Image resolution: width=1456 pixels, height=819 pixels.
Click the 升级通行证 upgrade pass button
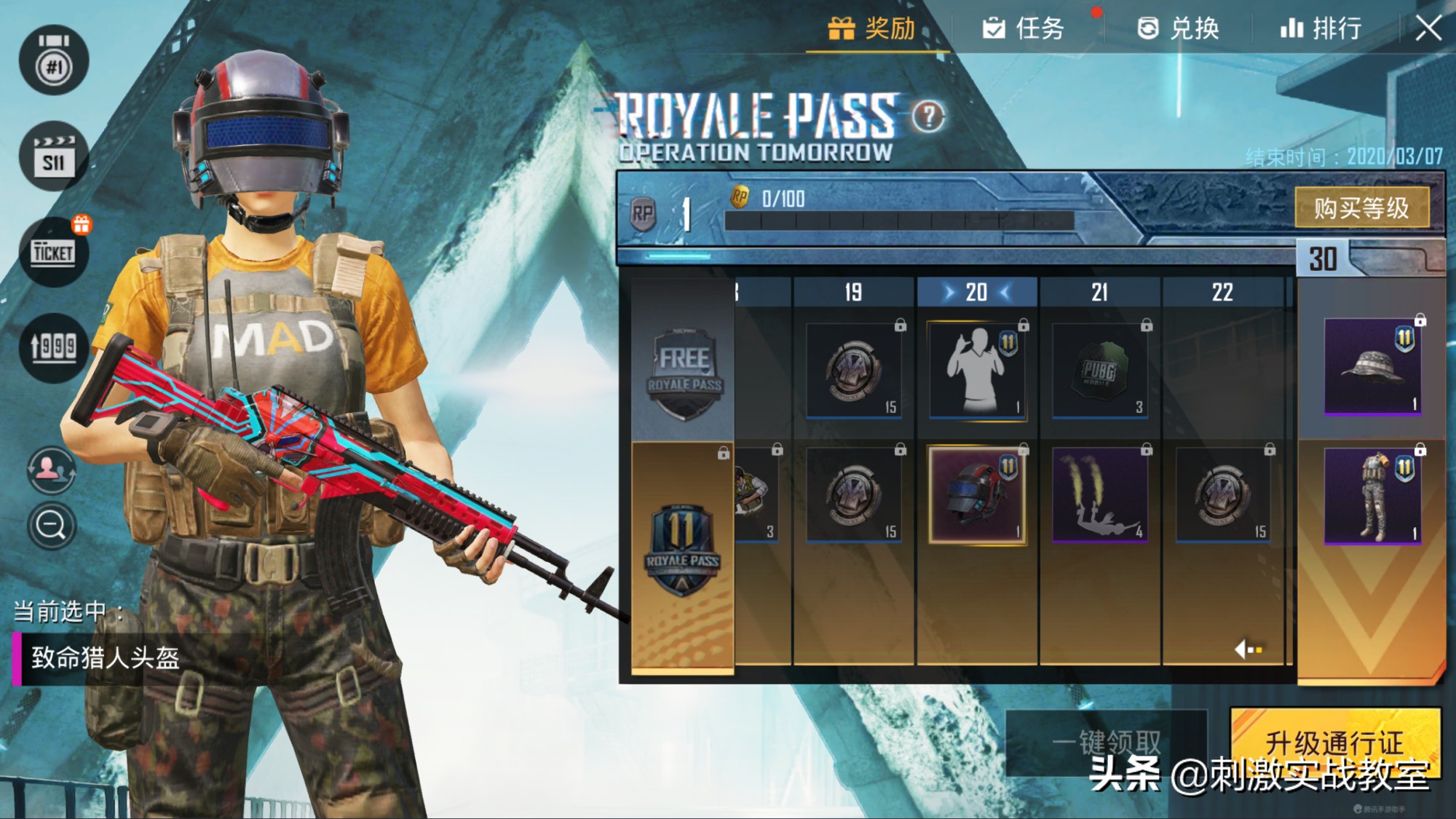tap(1335, 743)
